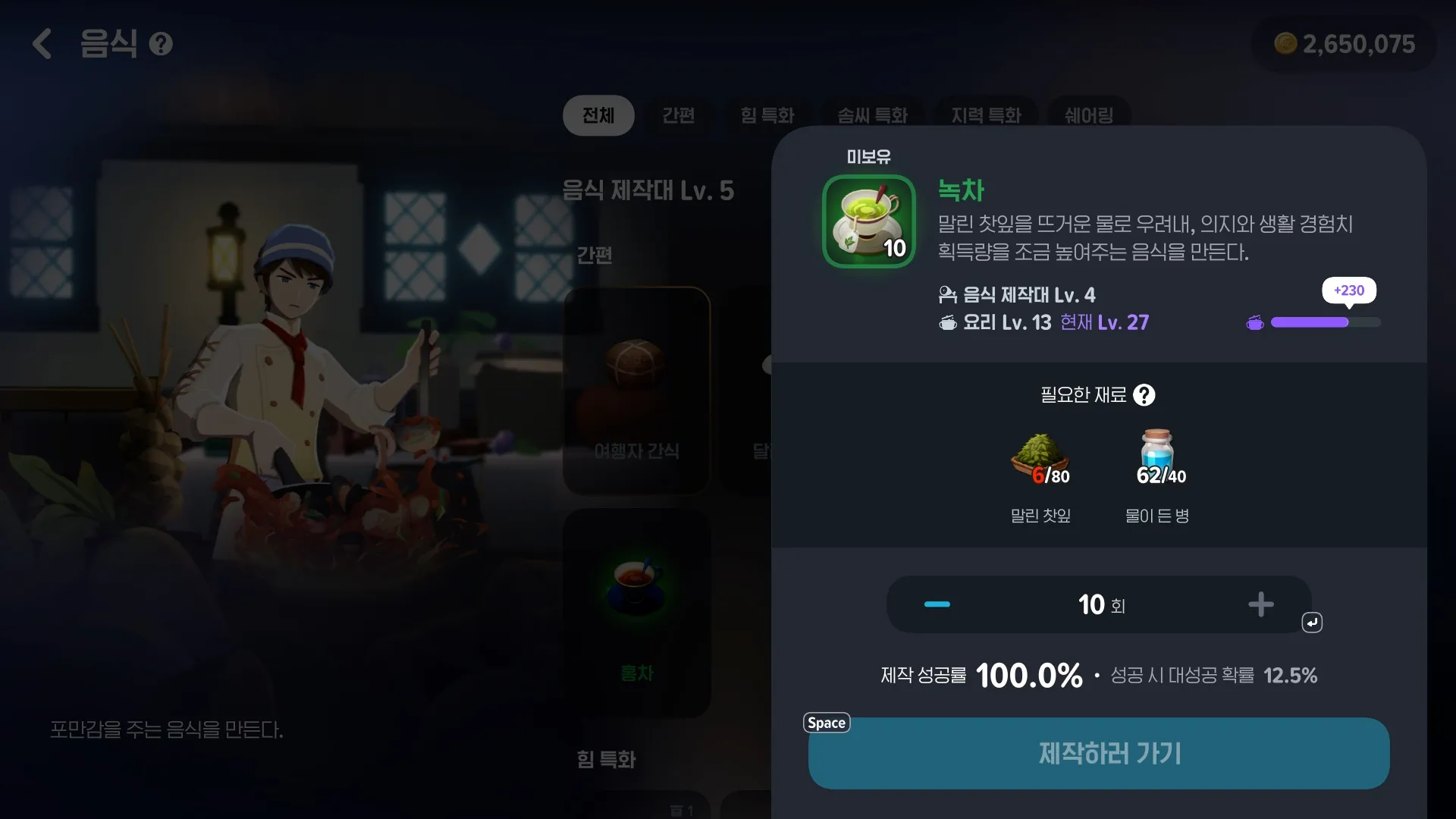The image size is (1456, 819).
Task: Open the 지력 특화 category tab
Action: click(986, 115)
